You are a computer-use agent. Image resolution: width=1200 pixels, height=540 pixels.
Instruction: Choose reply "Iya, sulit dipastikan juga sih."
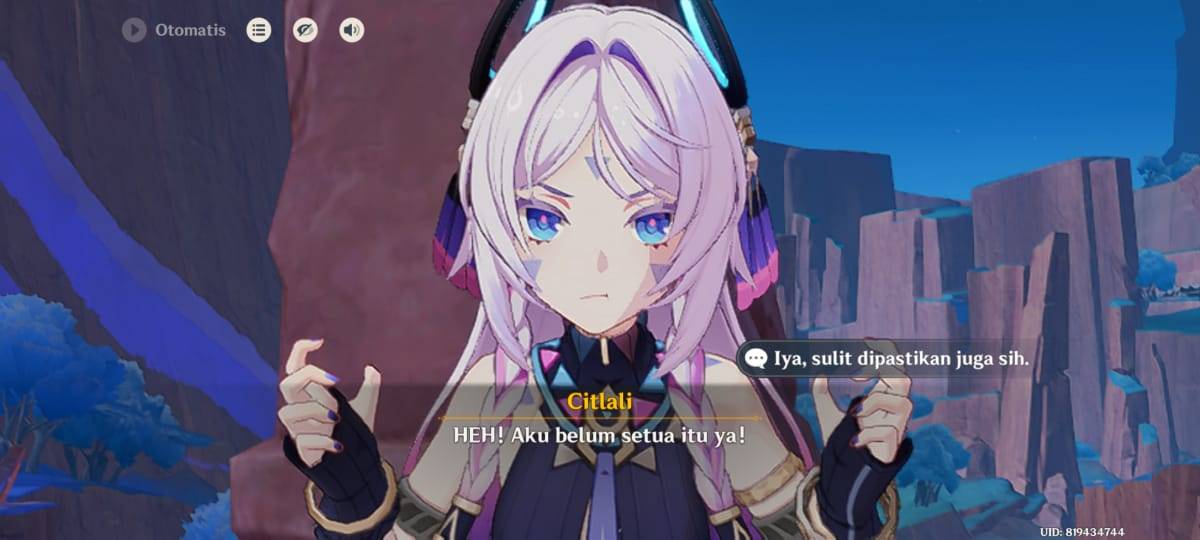pos(888,358)
